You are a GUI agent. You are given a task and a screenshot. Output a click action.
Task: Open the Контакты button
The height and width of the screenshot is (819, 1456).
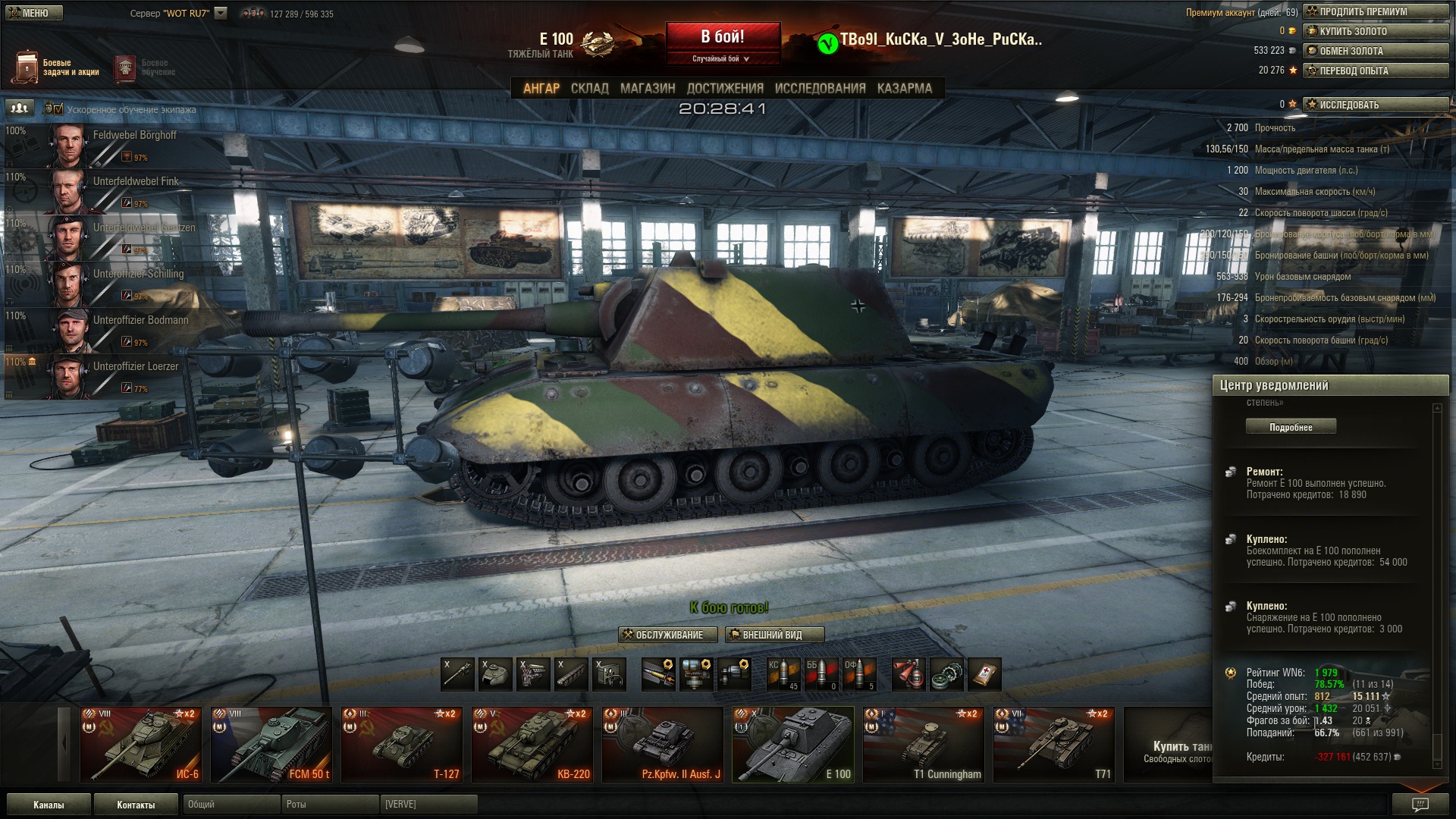point(136,805)
